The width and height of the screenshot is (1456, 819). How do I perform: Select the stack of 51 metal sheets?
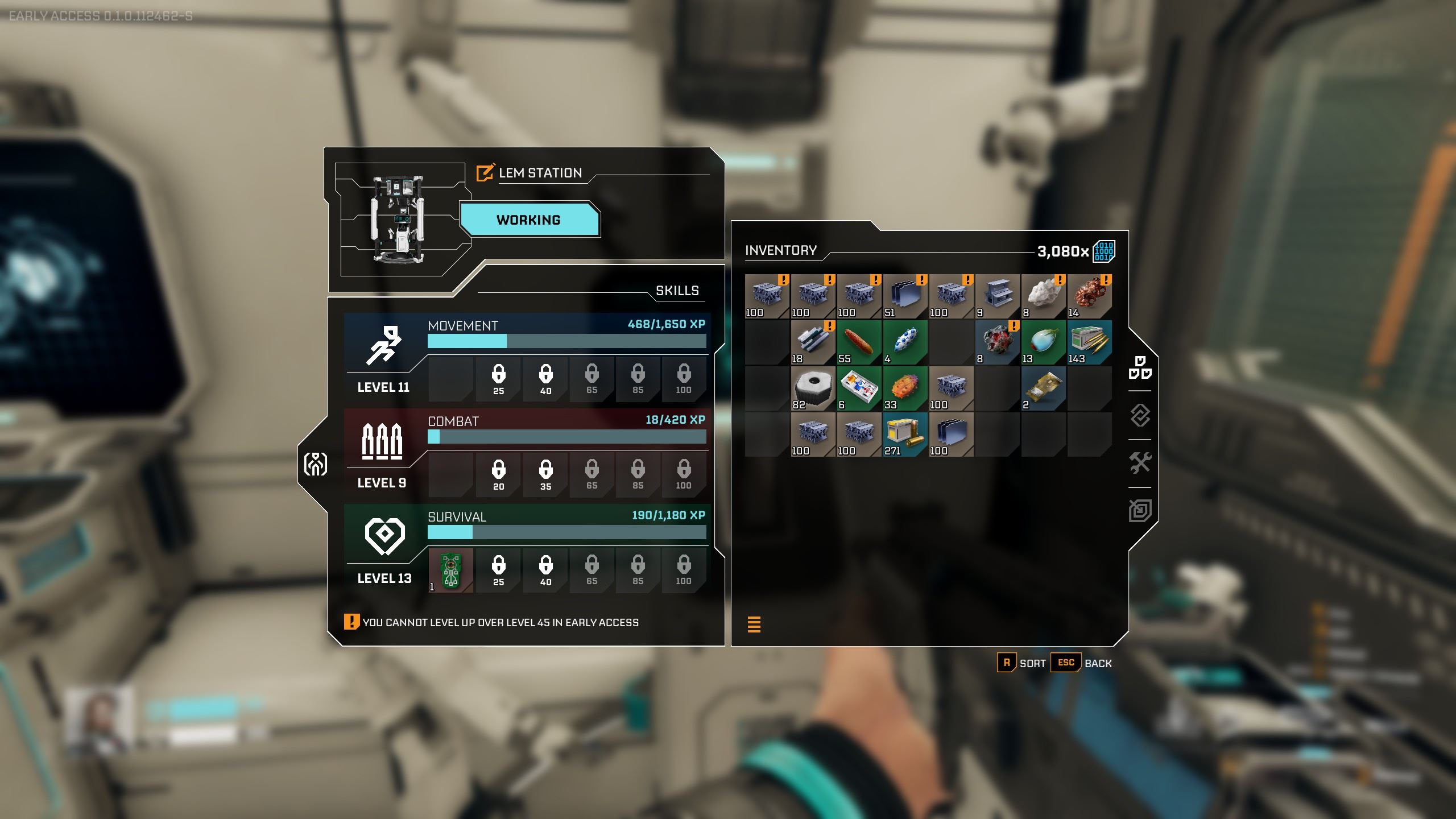click(905, 296)
